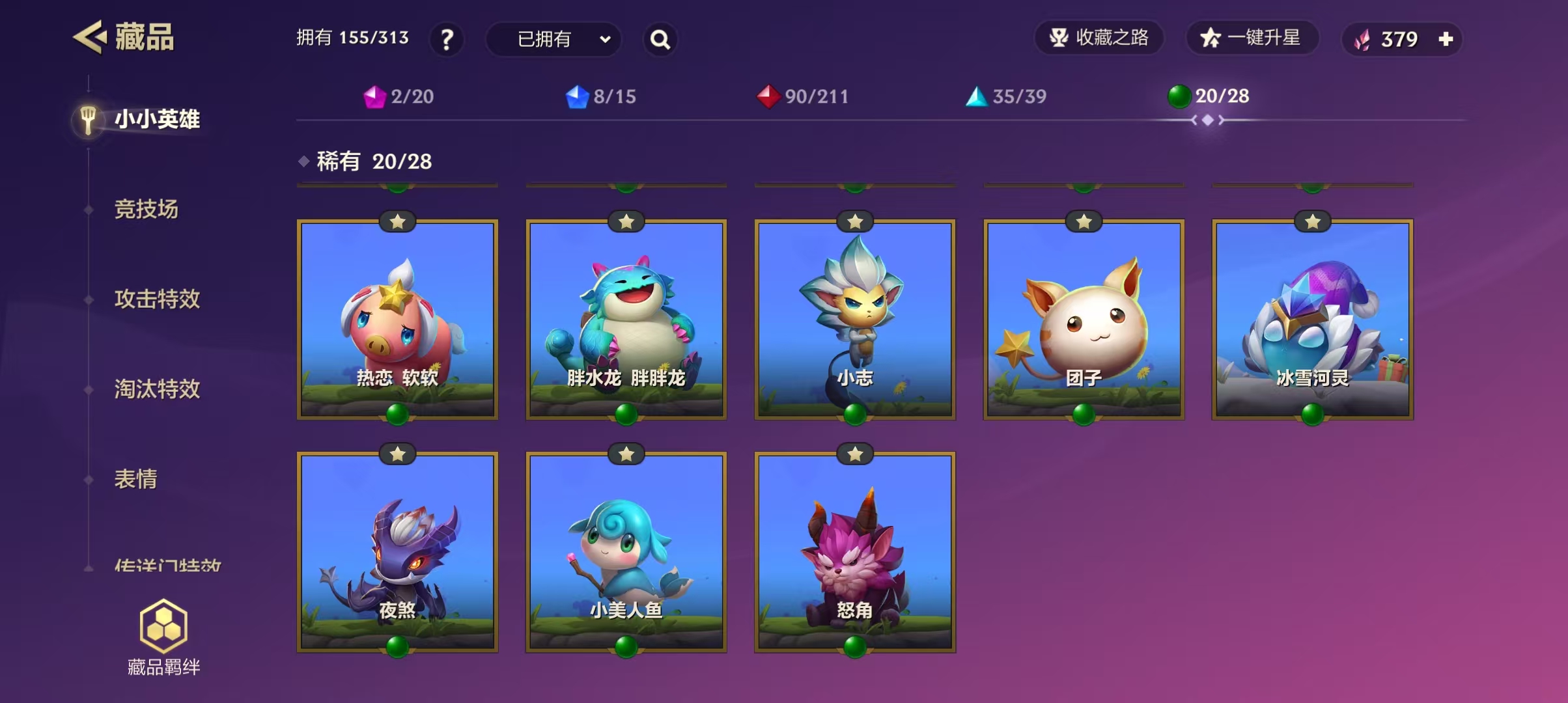Choose the 热恋 软软 pig card
This screenshot has height=703, width=1568.
[397, 319]
